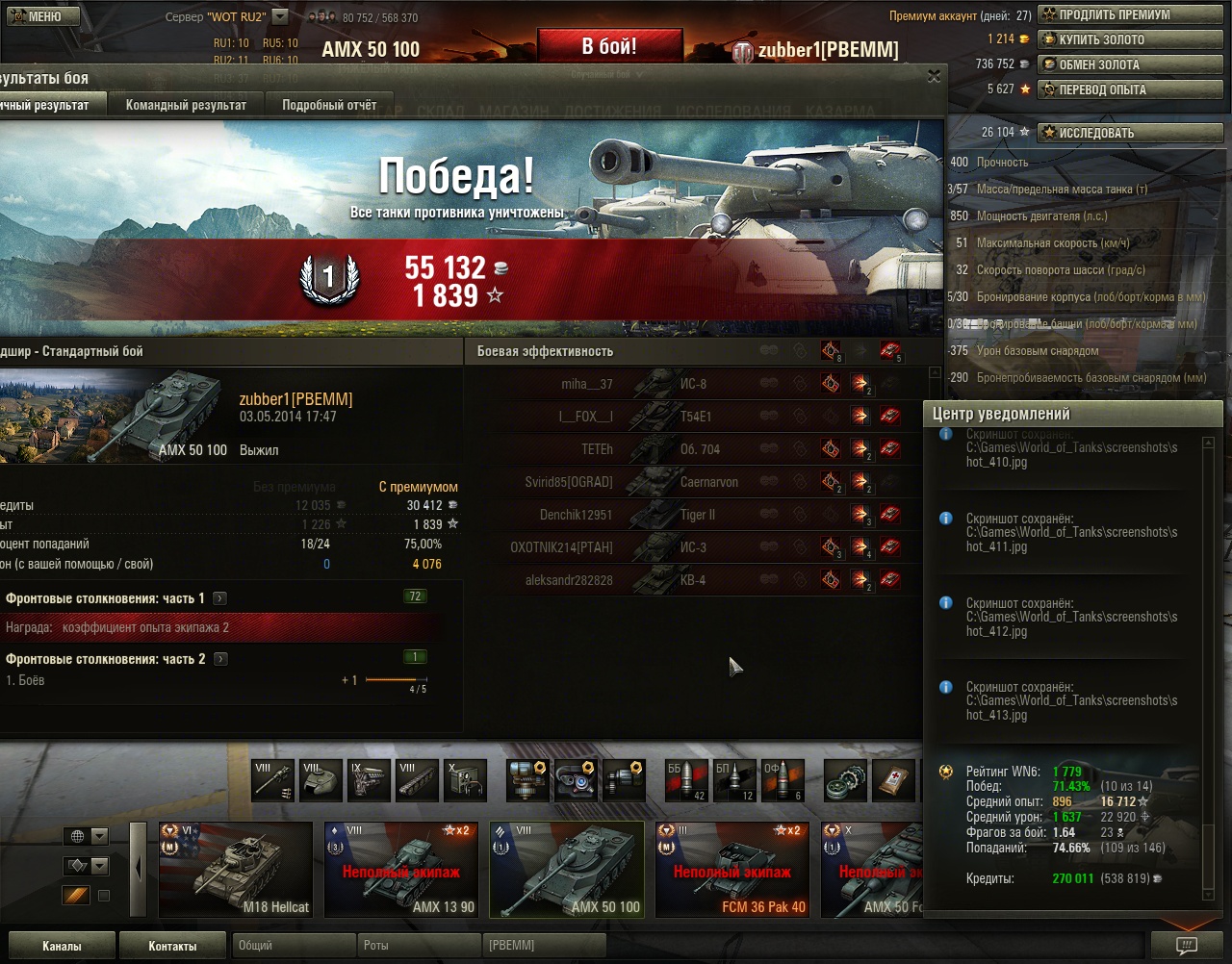
Task: Click the Исследовать research button
Action: click(1129, 133)
